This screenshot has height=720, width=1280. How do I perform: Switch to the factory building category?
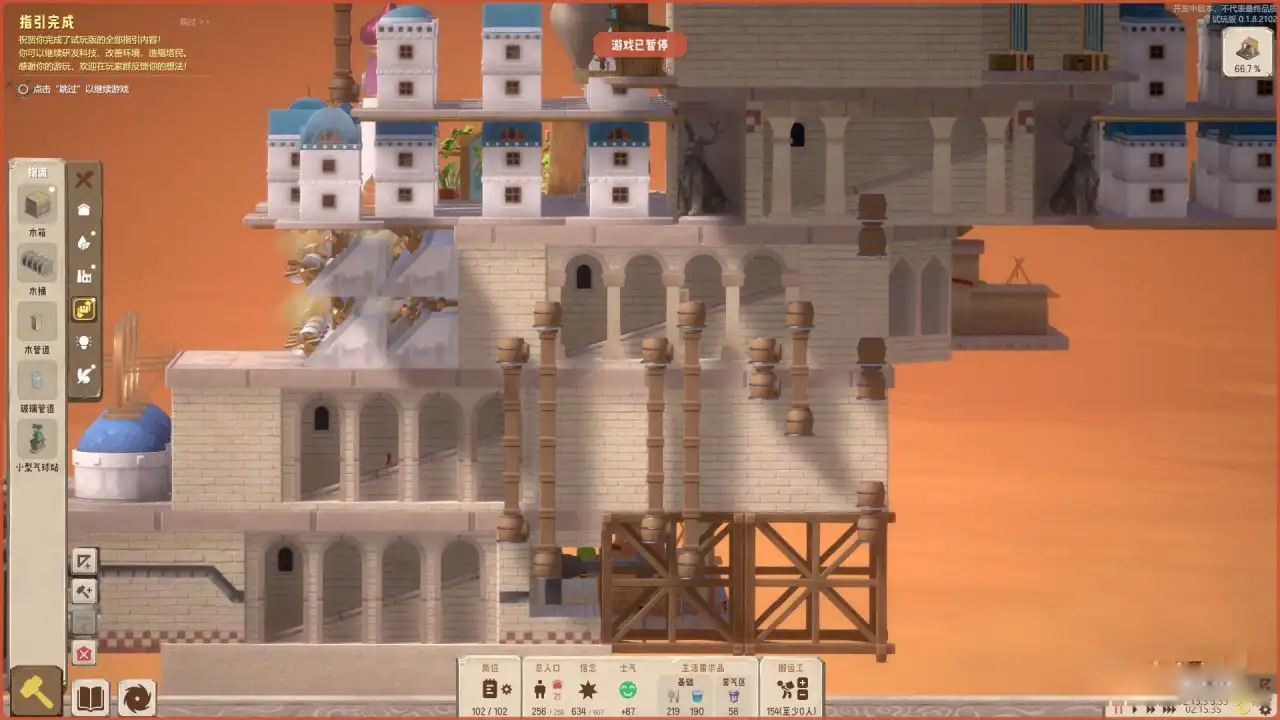[x=84, y=275]
